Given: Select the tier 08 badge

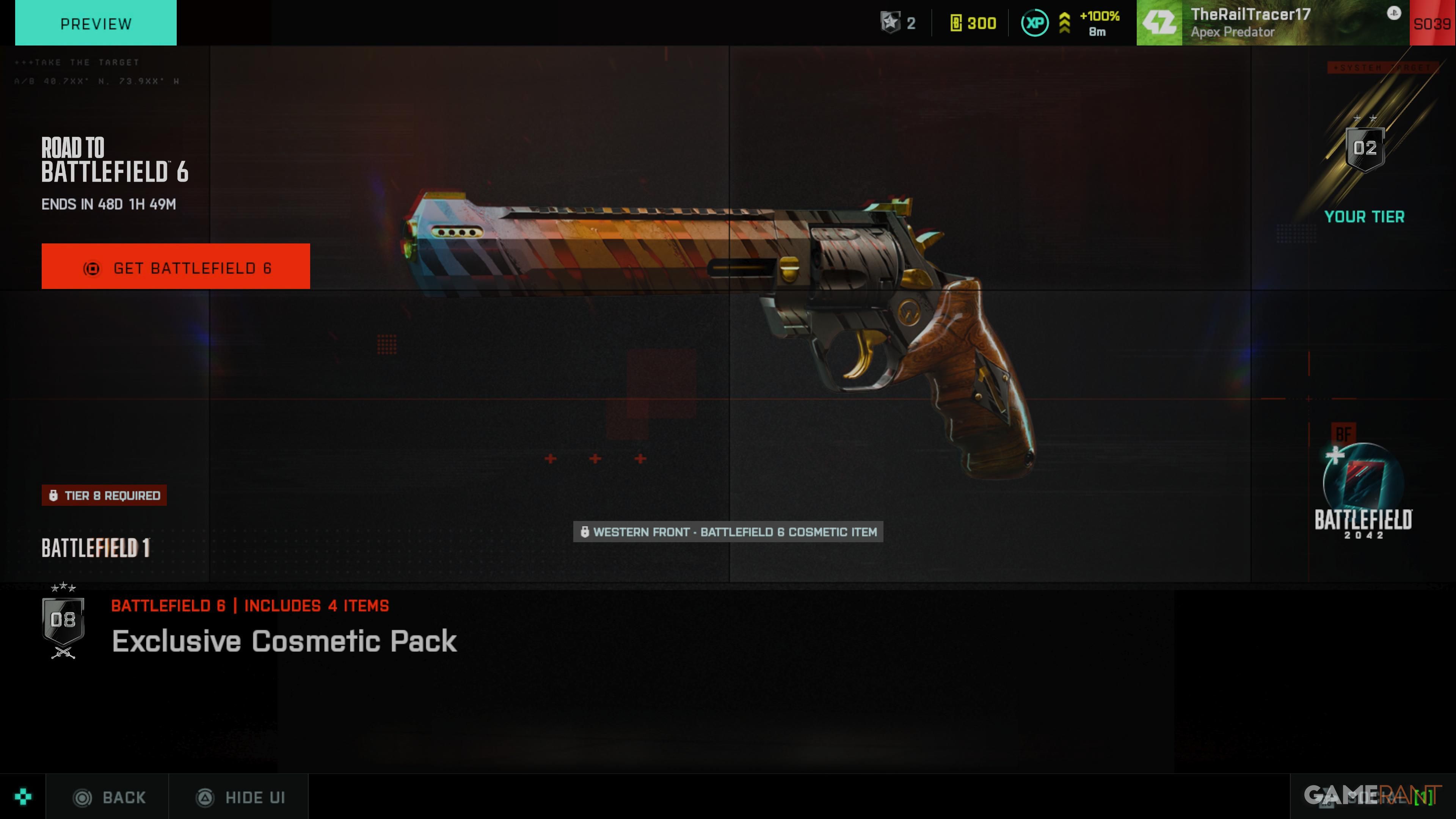Looking at the screenshot, I should [63, 621].
